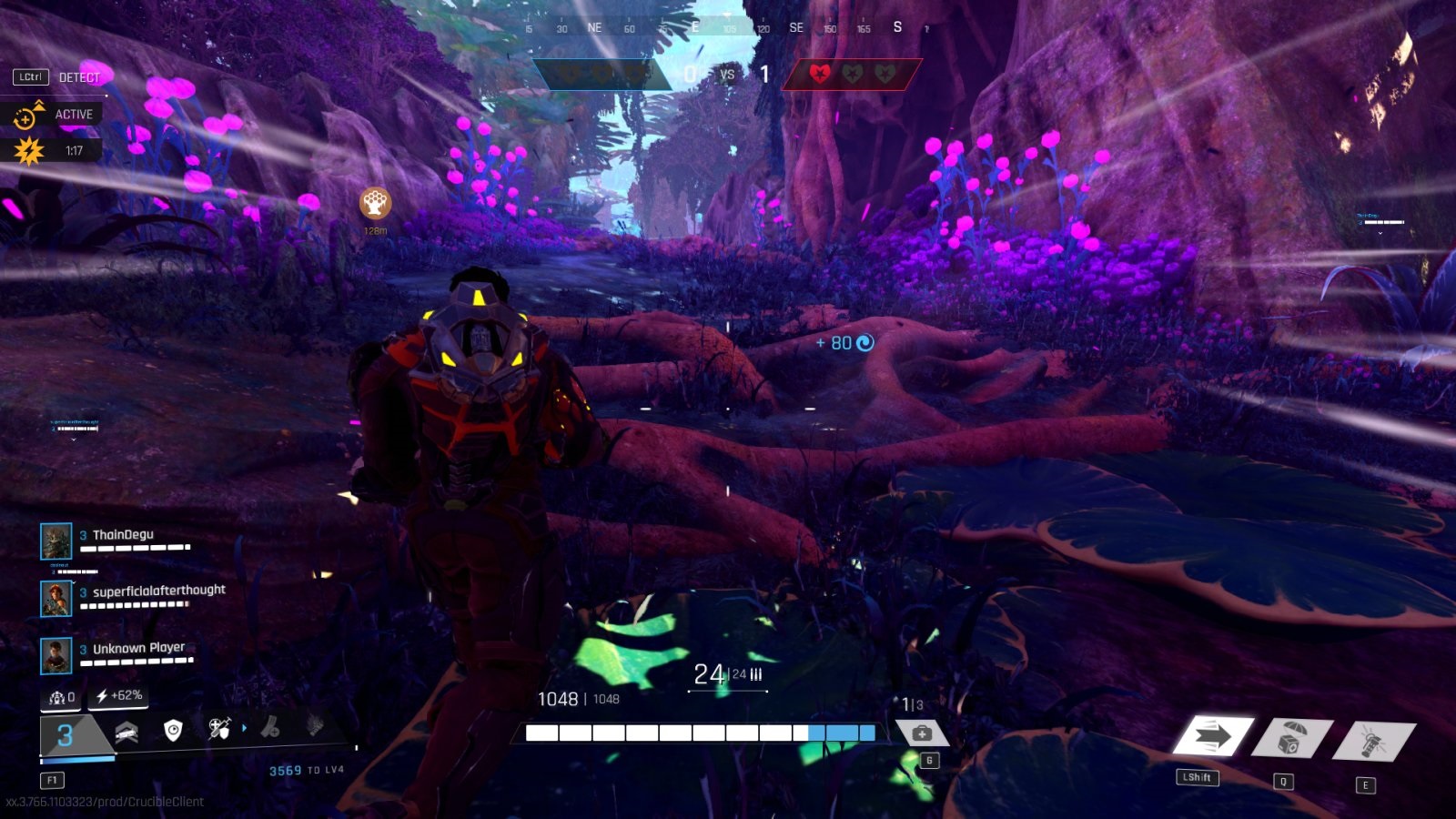Image resolution: width=1456 pixels, height=819 pixels.
Task: Inspect the orange cooldown buff marked ACTIVE
Action: click(x=27, y=116)
